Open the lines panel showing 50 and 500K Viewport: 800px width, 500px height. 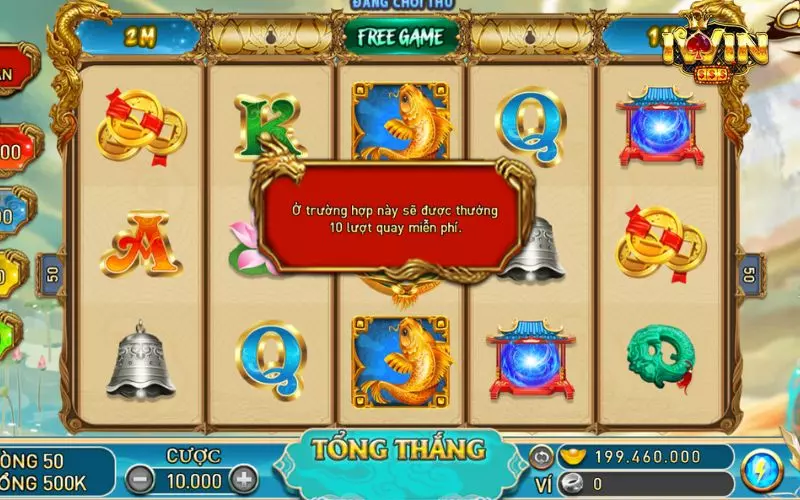55,471
